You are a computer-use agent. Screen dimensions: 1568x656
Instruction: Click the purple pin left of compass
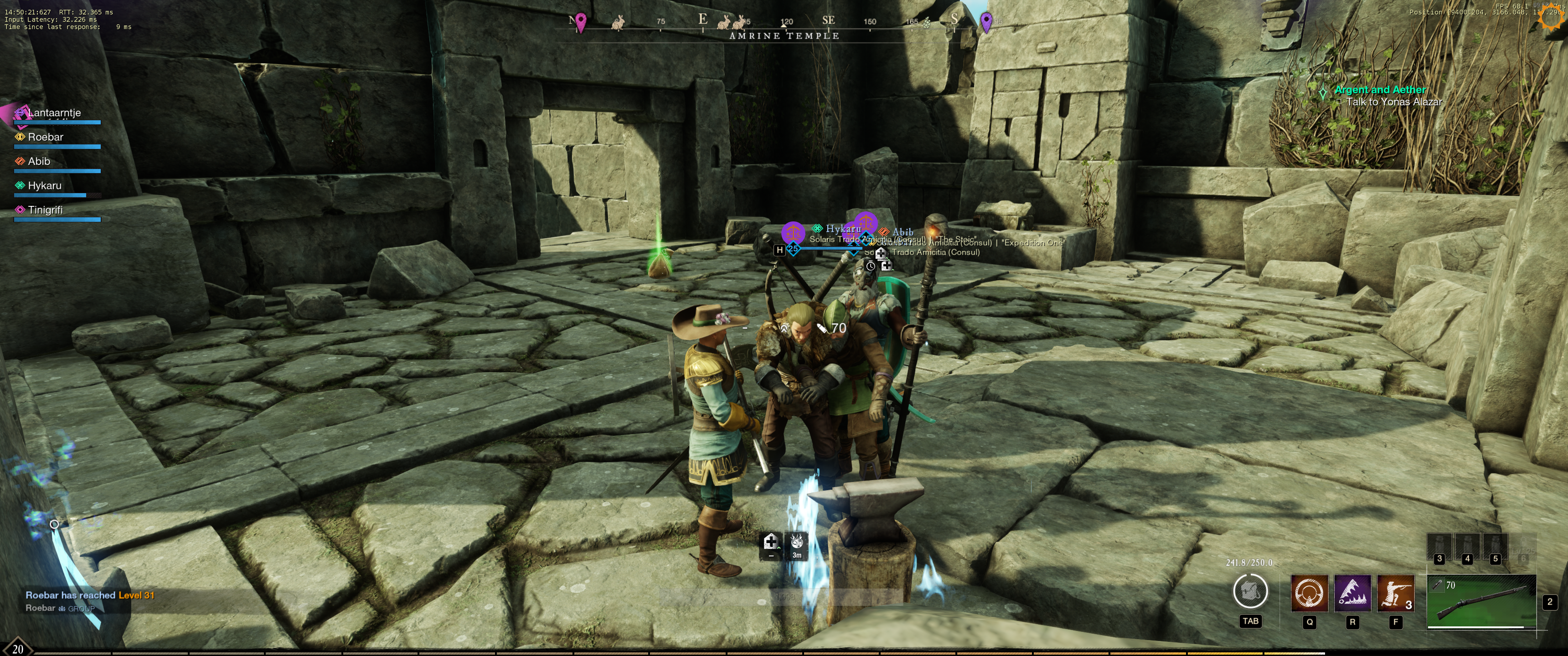(x=581, y=22)
